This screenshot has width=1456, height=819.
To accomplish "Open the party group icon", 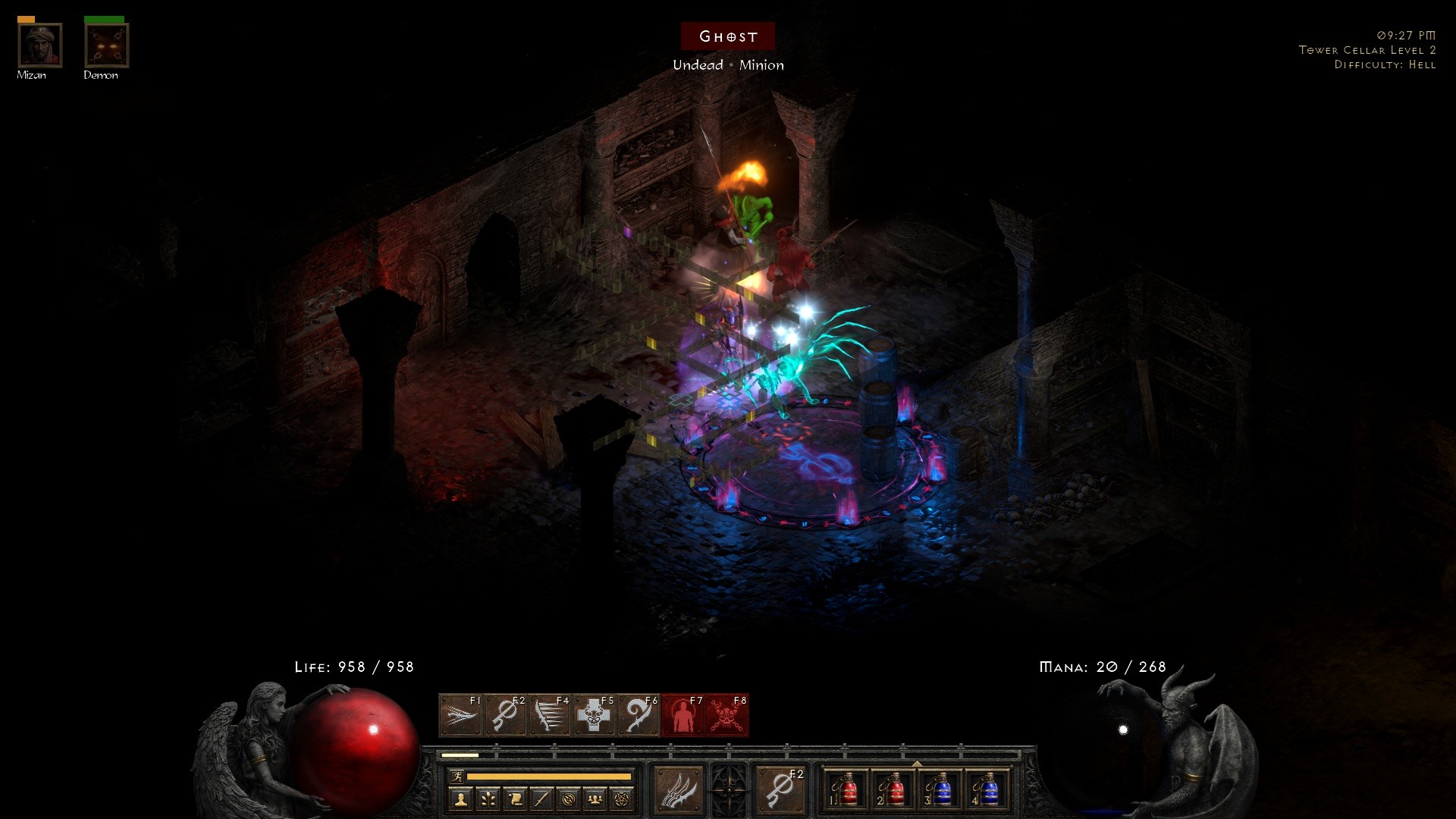I will pyautogui.click(x=595, y=799).
